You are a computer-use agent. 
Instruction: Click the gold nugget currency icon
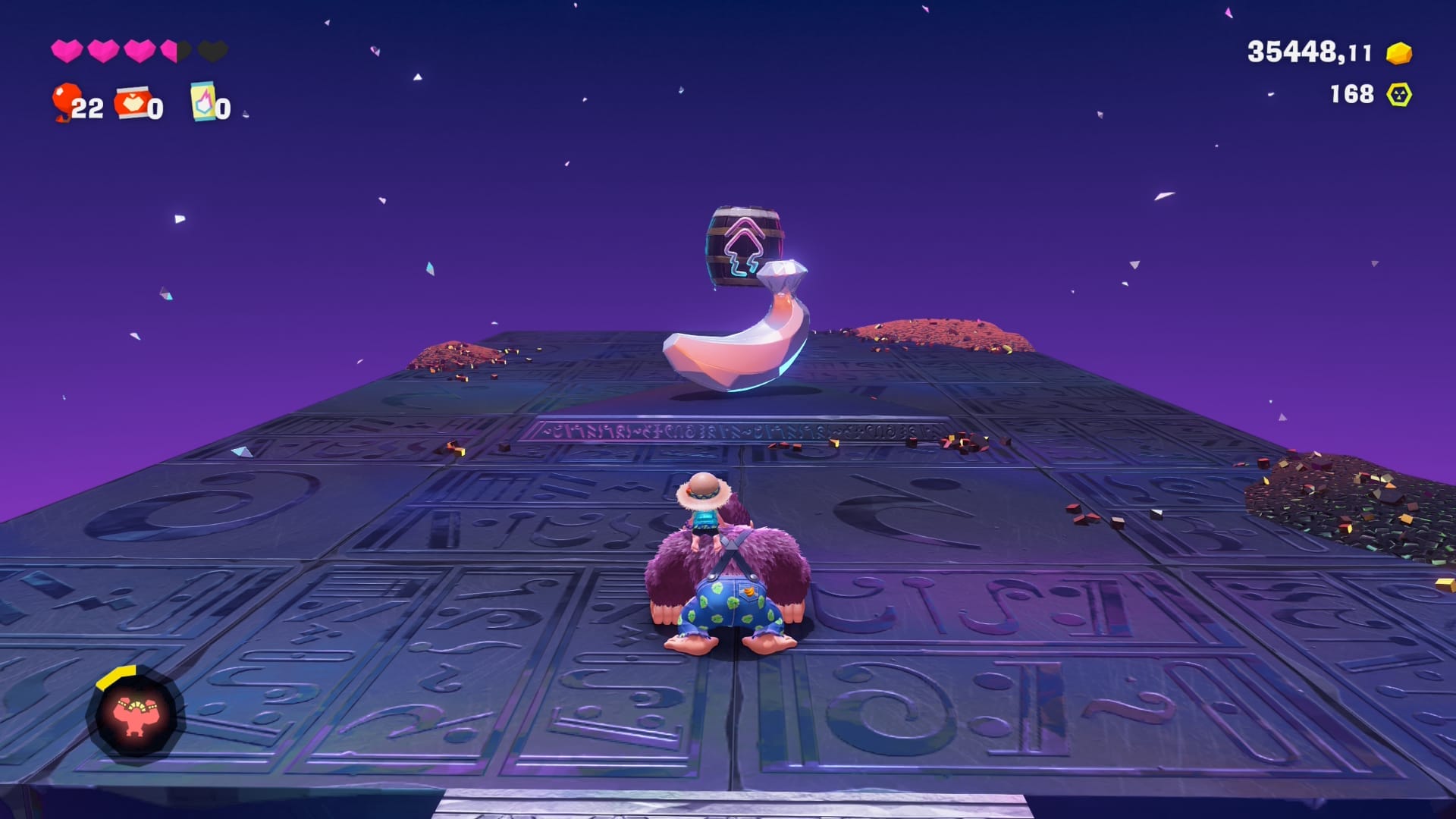click(x=1399, y=53)
